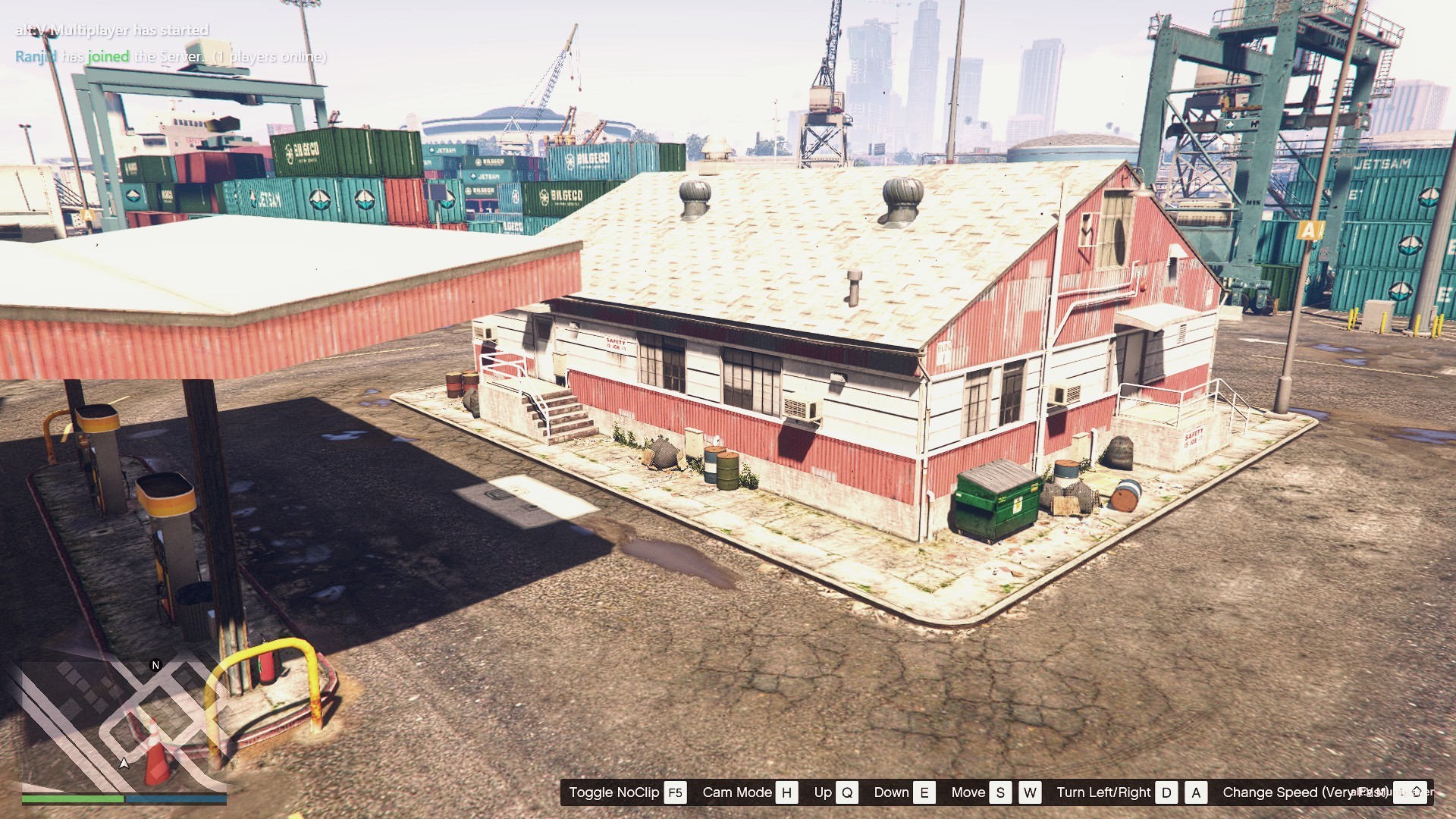The image size is (1456, 819).
Task: Click the player arrow on the minimap
Action: pyautogui.click(x=124, y=763)
